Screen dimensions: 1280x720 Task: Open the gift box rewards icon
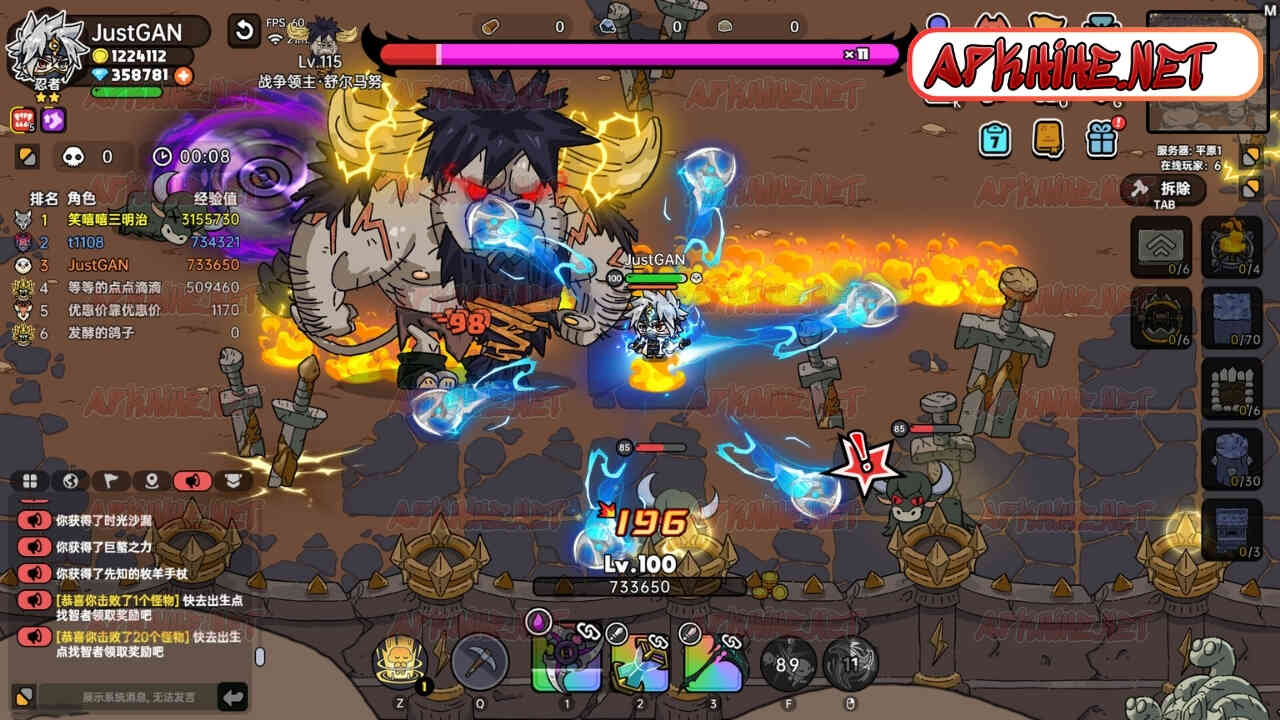tap(1101, 139)
